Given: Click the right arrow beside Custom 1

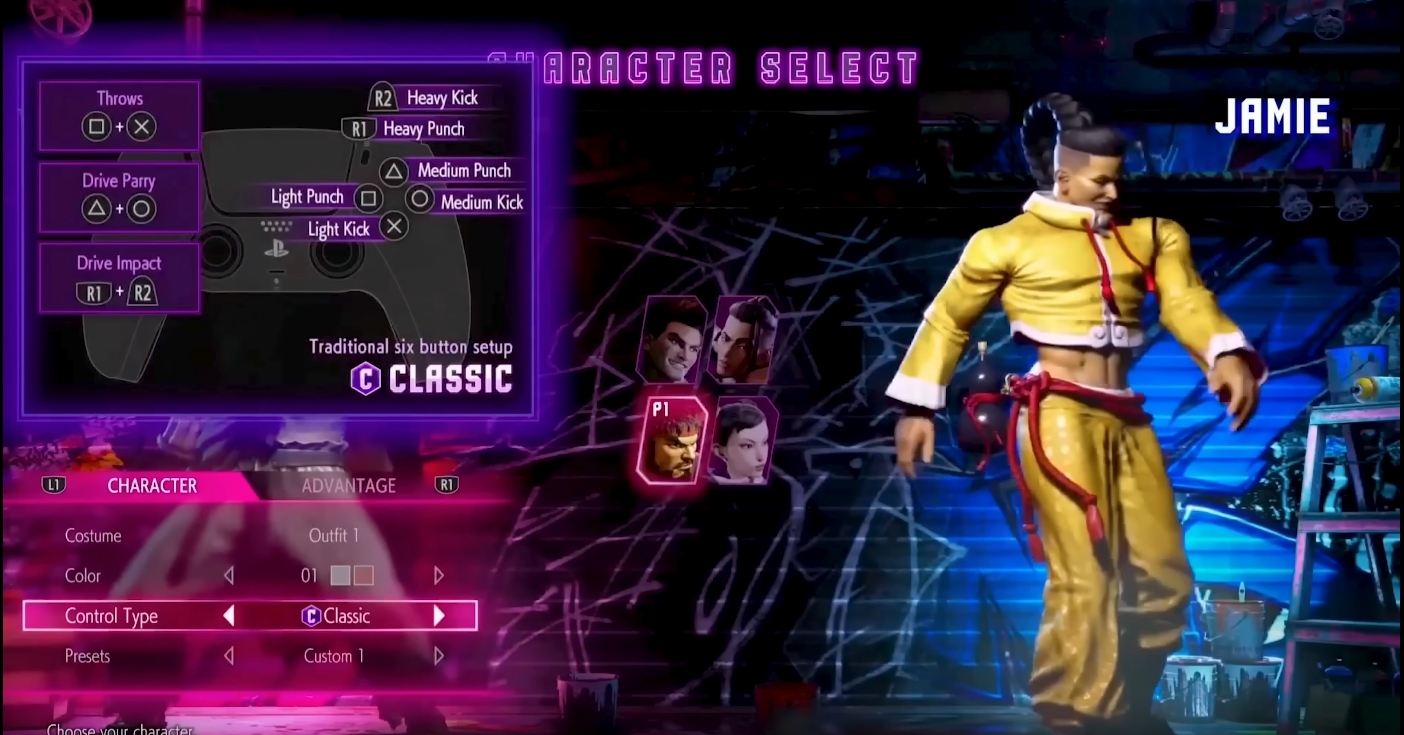Looking at the screenshot, I should click(x=439, y=656).
